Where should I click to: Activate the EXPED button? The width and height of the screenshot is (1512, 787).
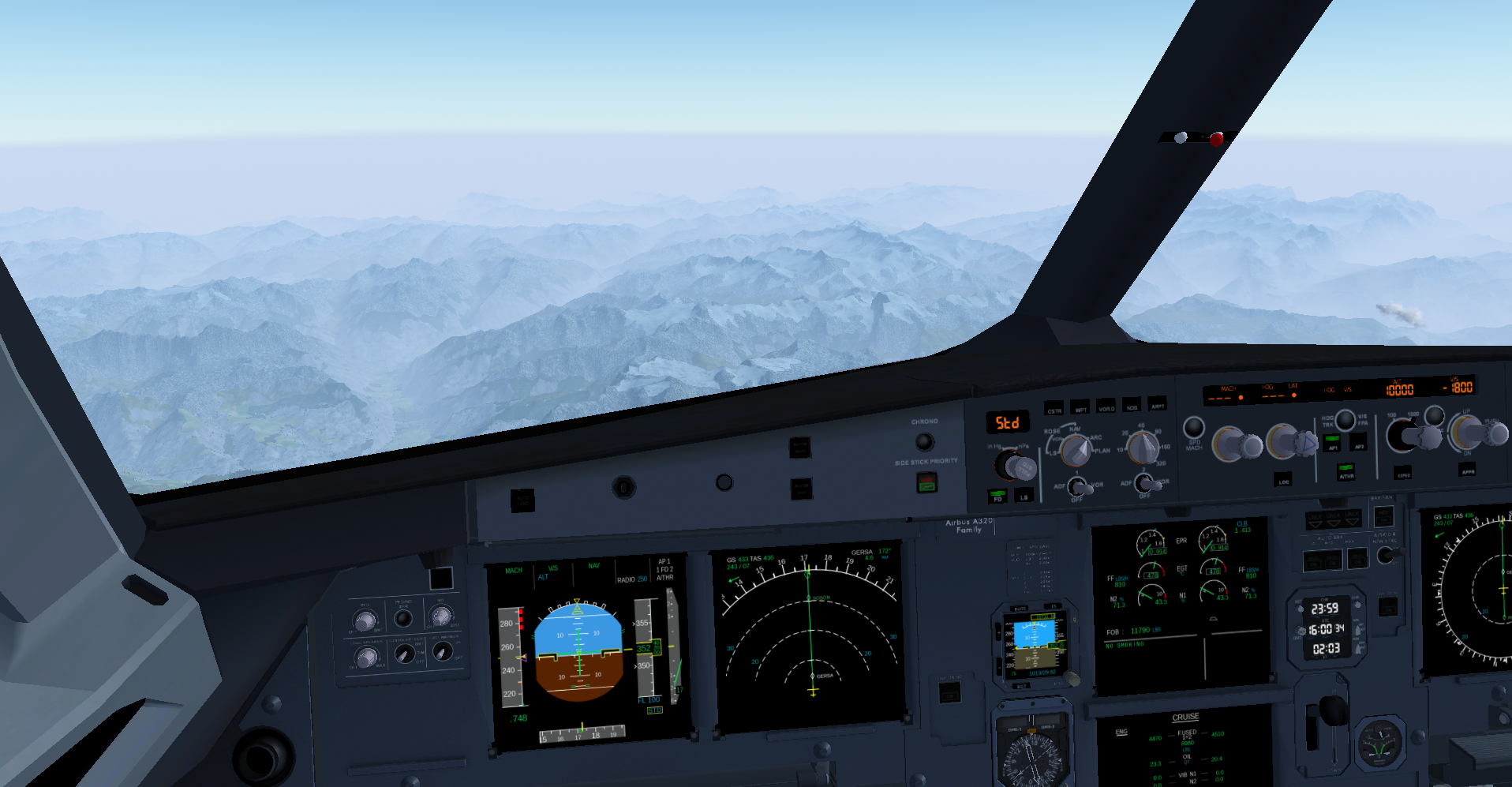tap(1404, 472)
